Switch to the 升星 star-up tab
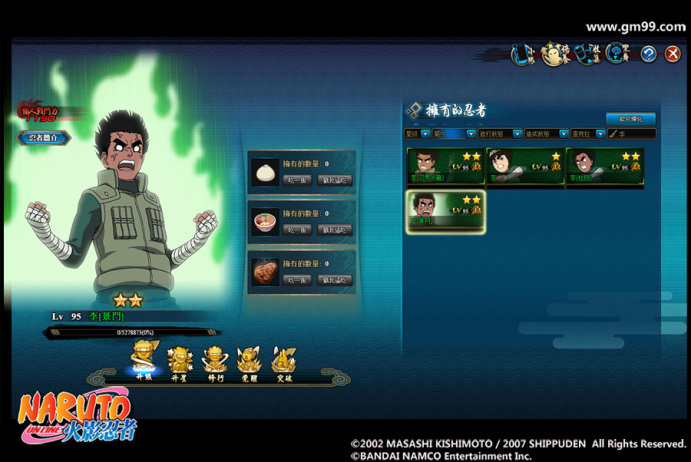This screenshot has width=691, height=462. 179,361
